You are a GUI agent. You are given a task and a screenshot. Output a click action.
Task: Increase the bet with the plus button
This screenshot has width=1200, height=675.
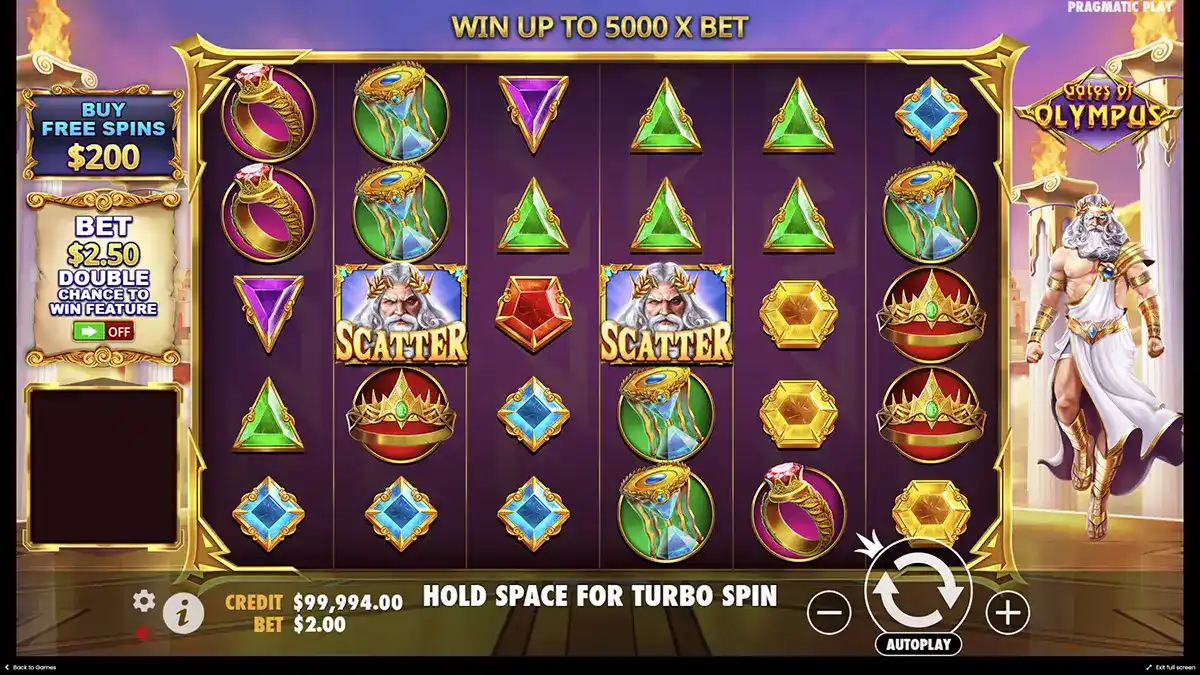pos(1007,611)
